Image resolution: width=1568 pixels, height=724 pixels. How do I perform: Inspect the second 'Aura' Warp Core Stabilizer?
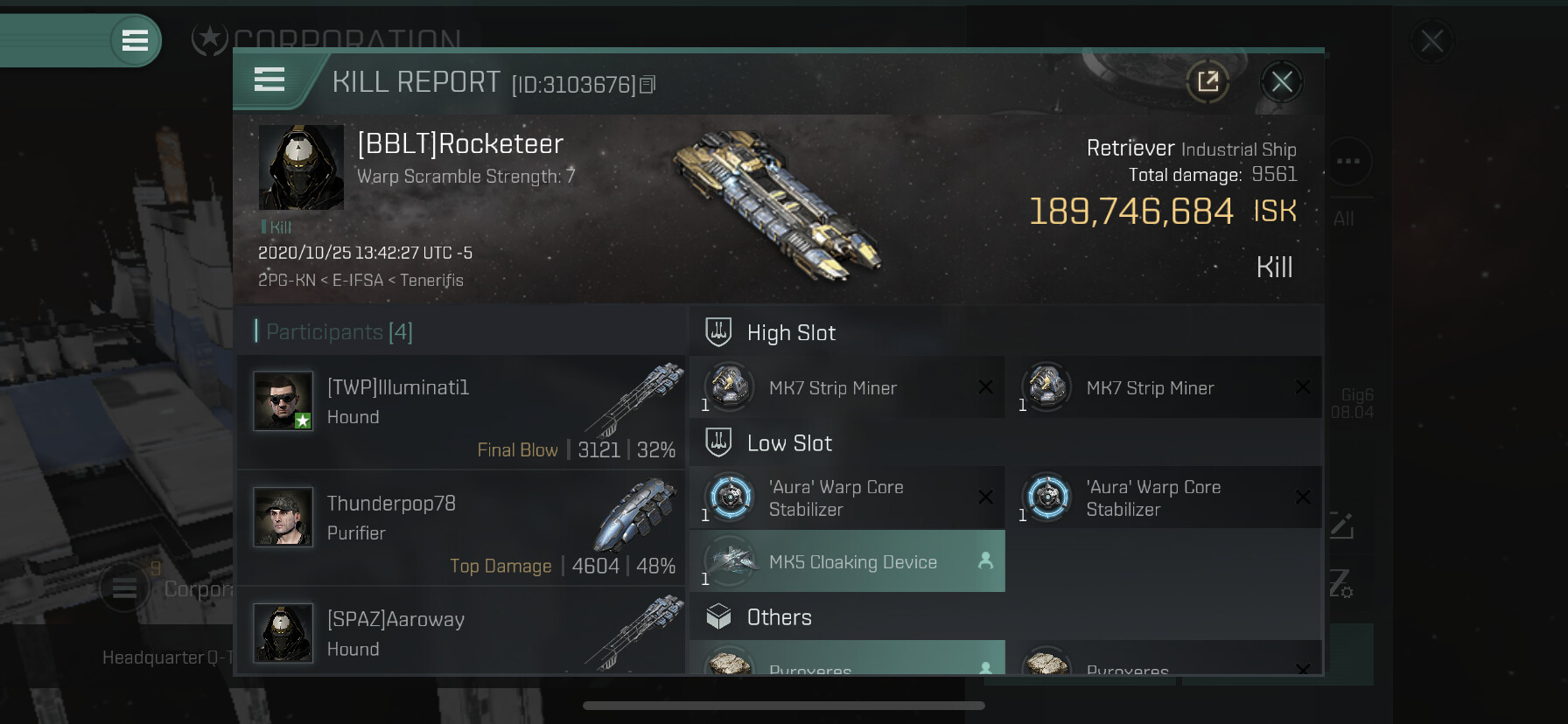1164,498
